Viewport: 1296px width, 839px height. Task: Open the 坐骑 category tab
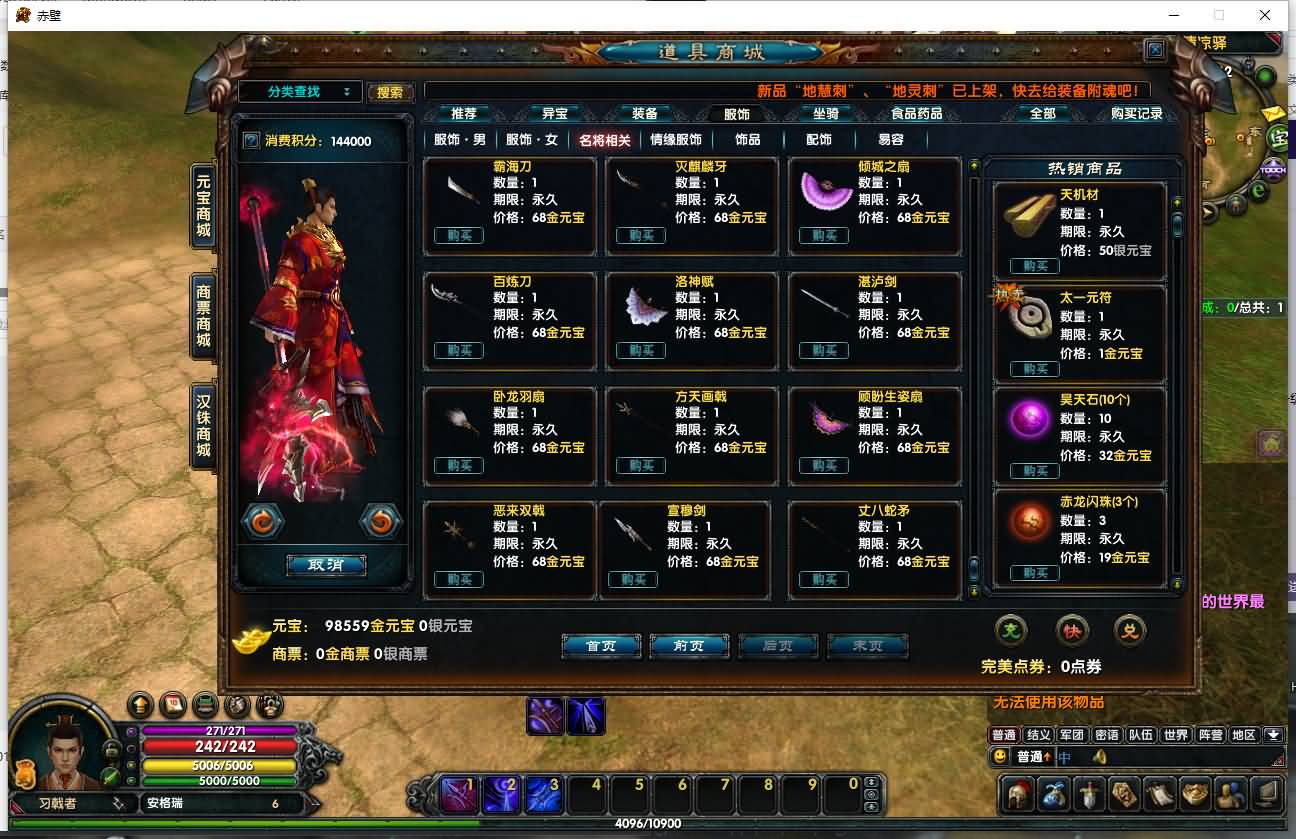coord(825,114)
